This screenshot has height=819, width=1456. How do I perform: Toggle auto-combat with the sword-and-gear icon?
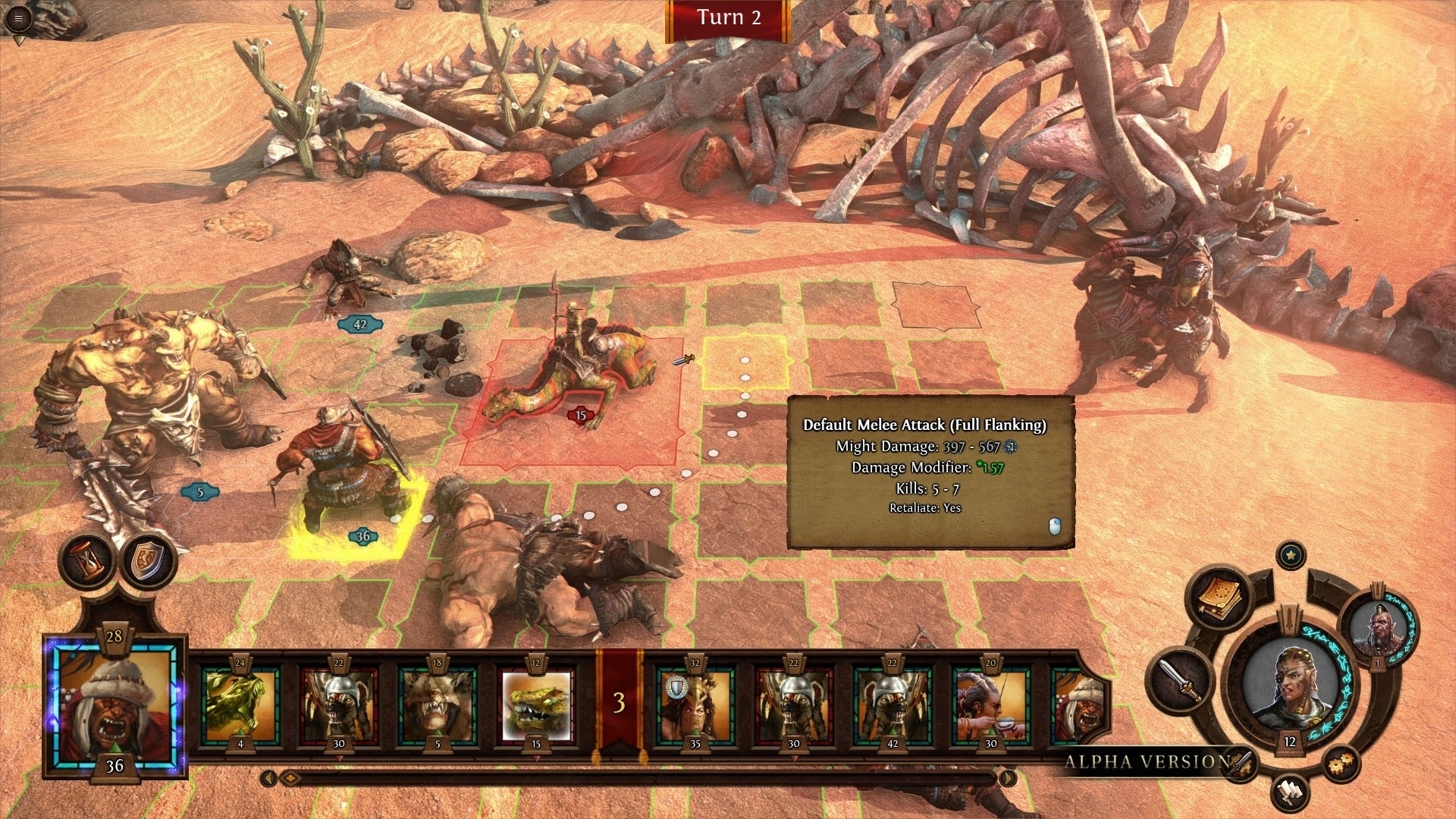(x=1239, y=764)
